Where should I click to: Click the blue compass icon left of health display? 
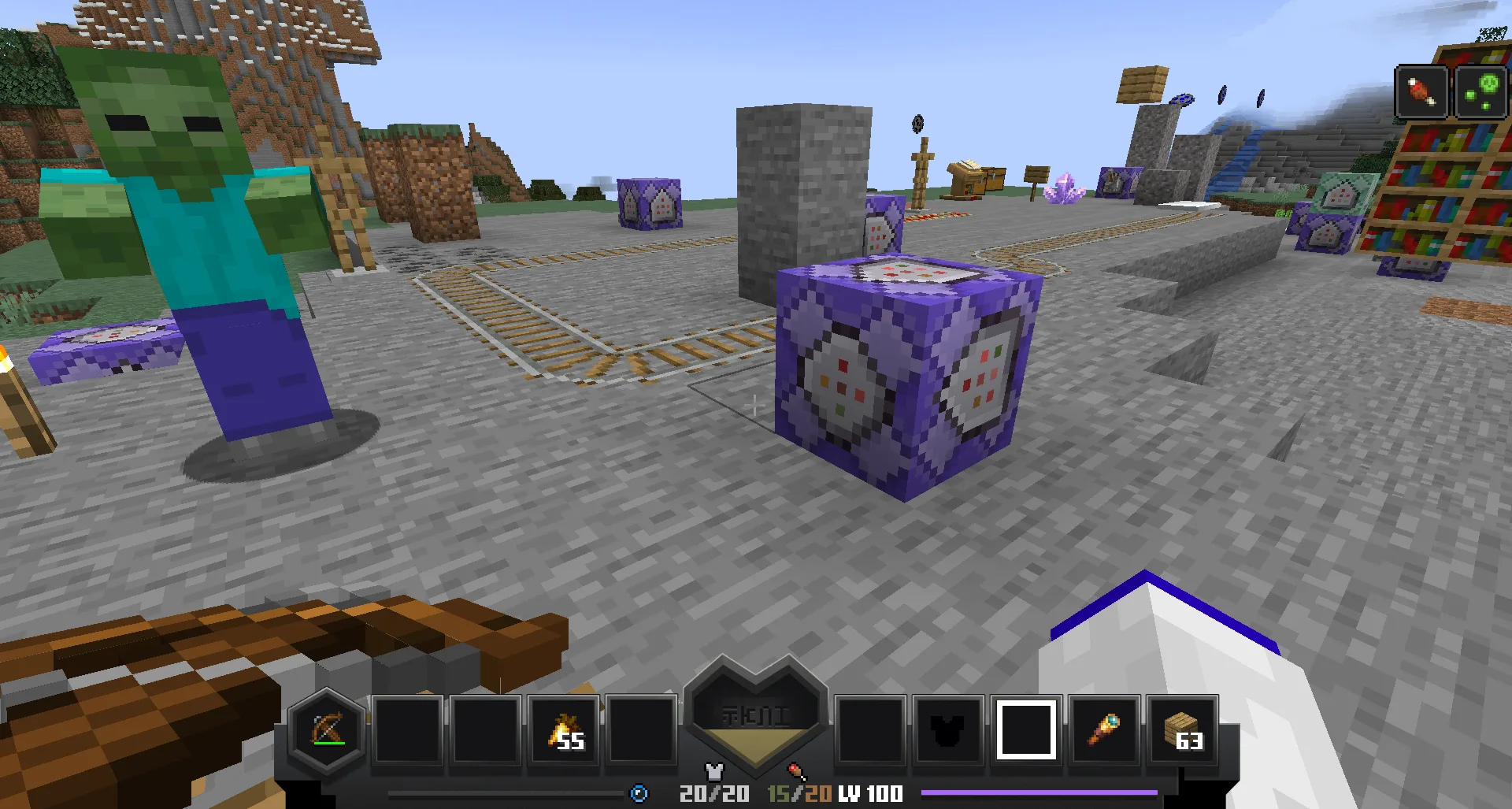(x=638, y=794)
